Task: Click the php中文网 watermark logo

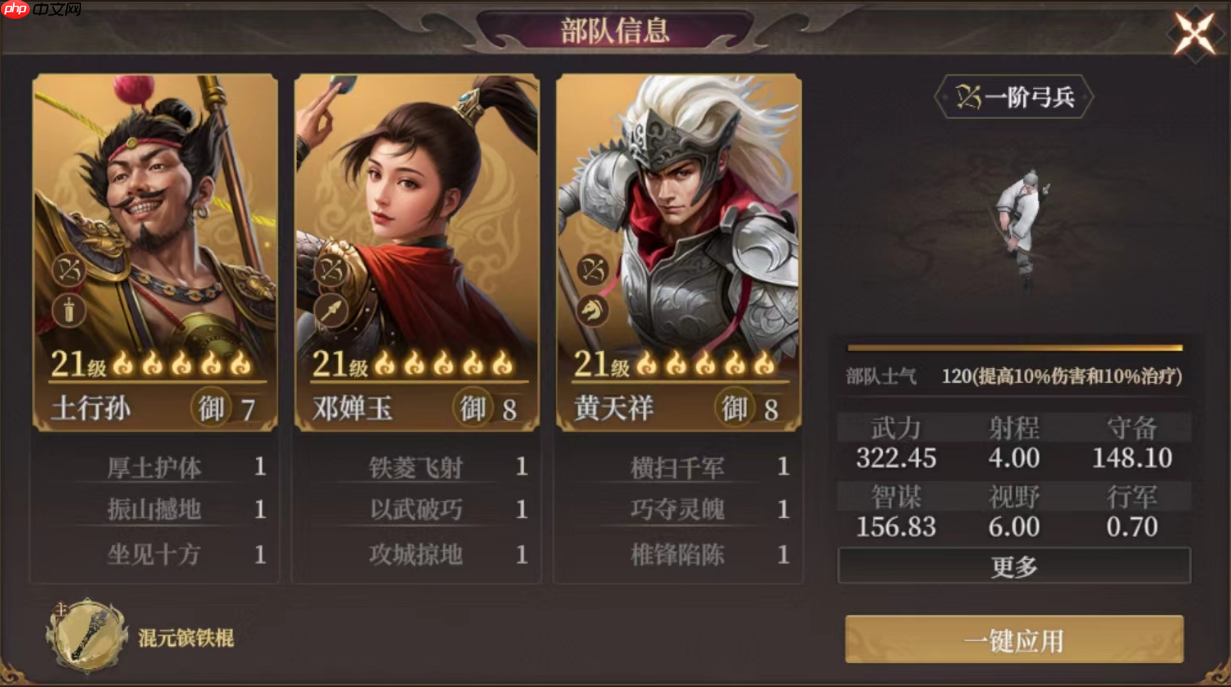Action: click(x=40, y=10)
